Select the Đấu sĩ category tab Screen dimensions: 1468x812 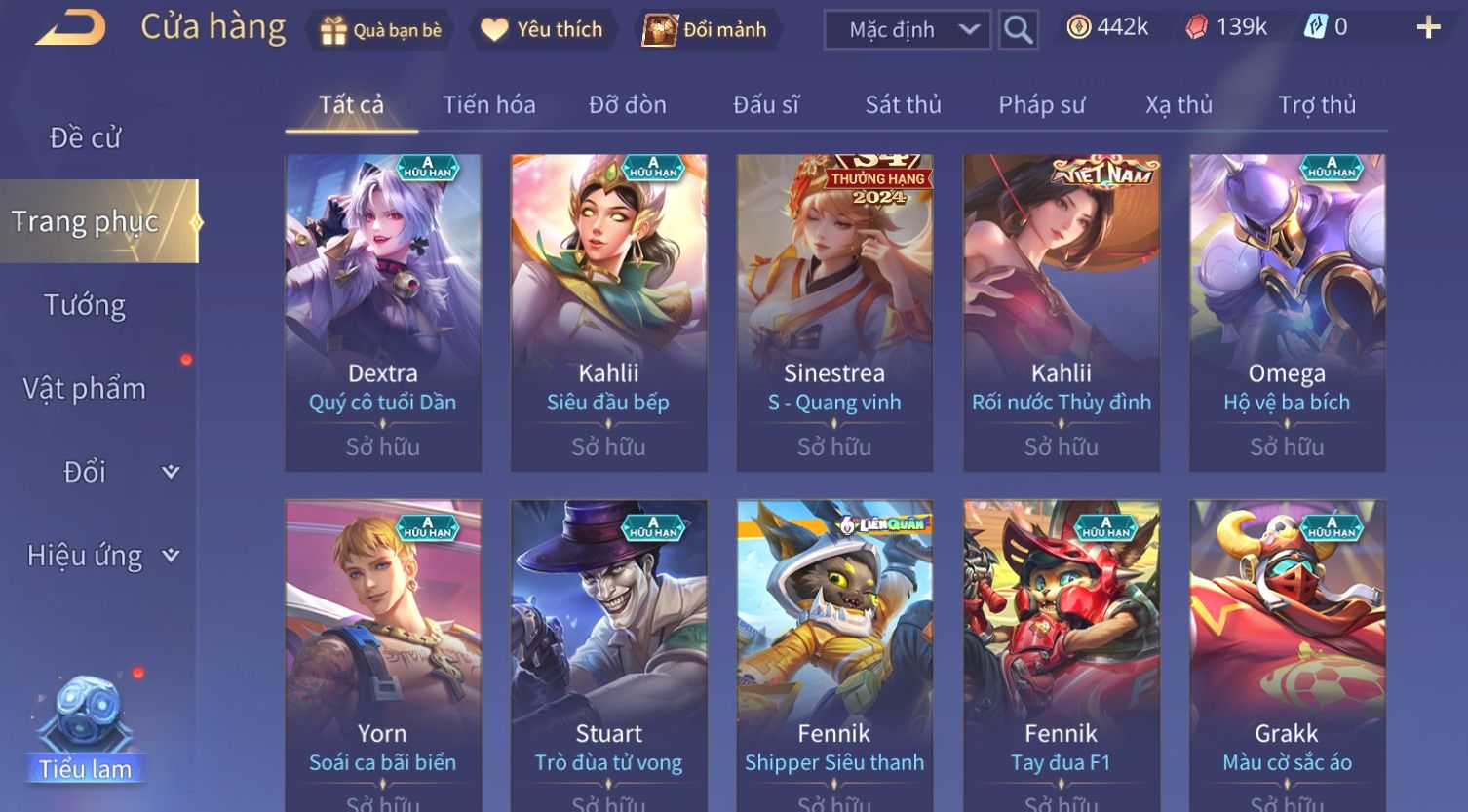point(766,105)
